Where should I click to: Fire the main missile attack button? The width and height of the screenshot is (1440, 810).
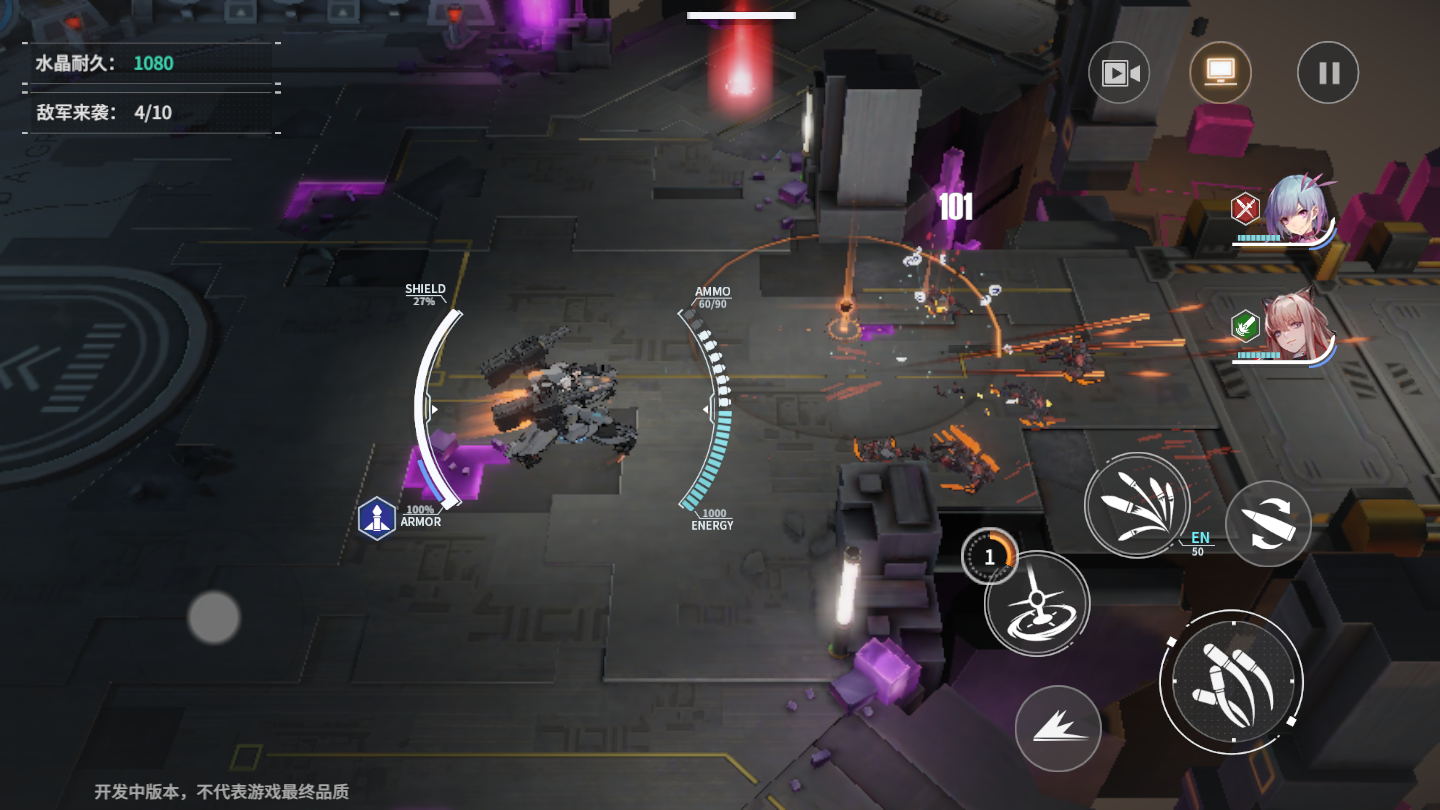(x=1231, y=682)
